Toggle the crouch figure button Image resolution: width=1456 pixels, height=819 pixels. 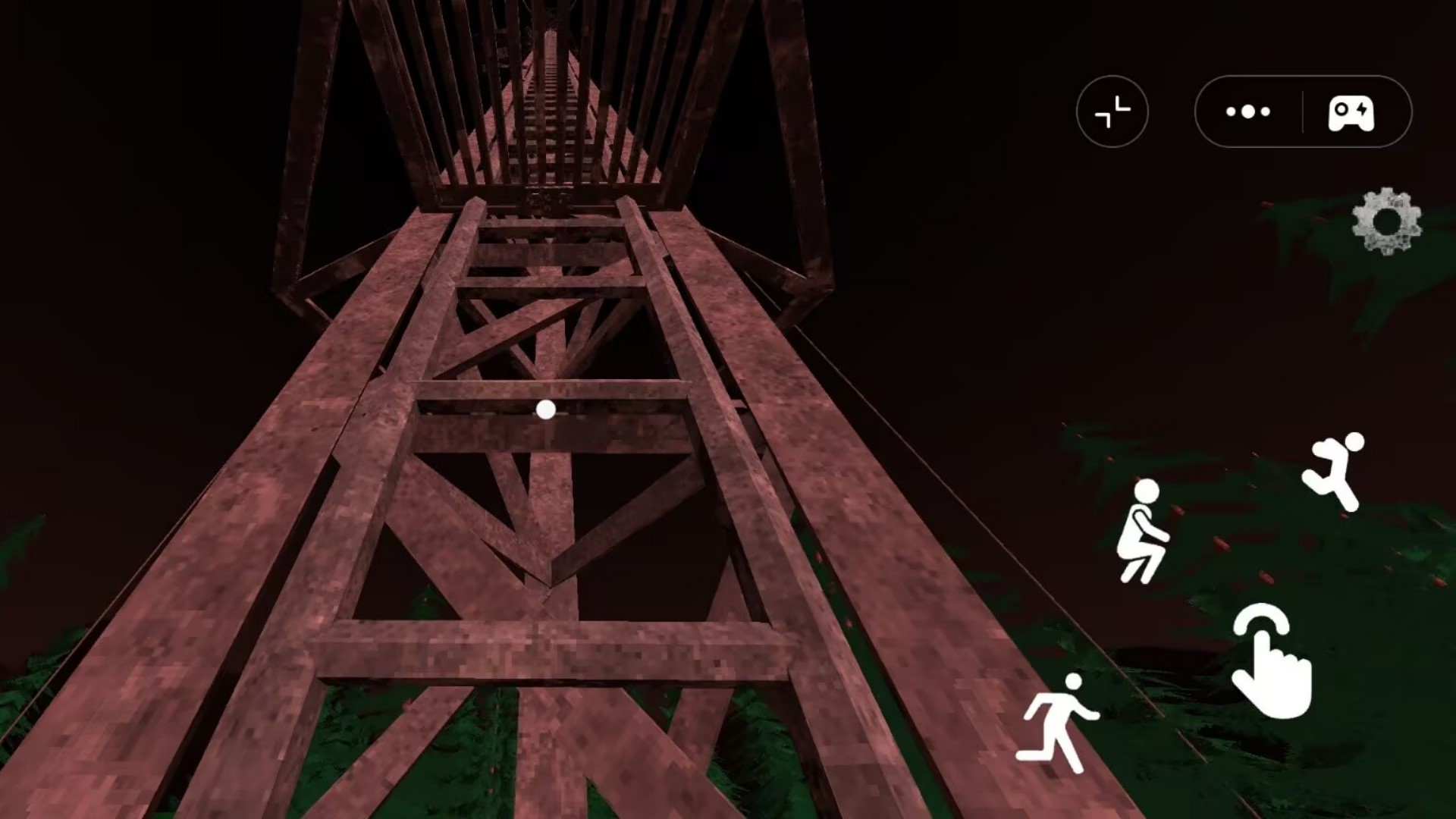pos(1143,532)
